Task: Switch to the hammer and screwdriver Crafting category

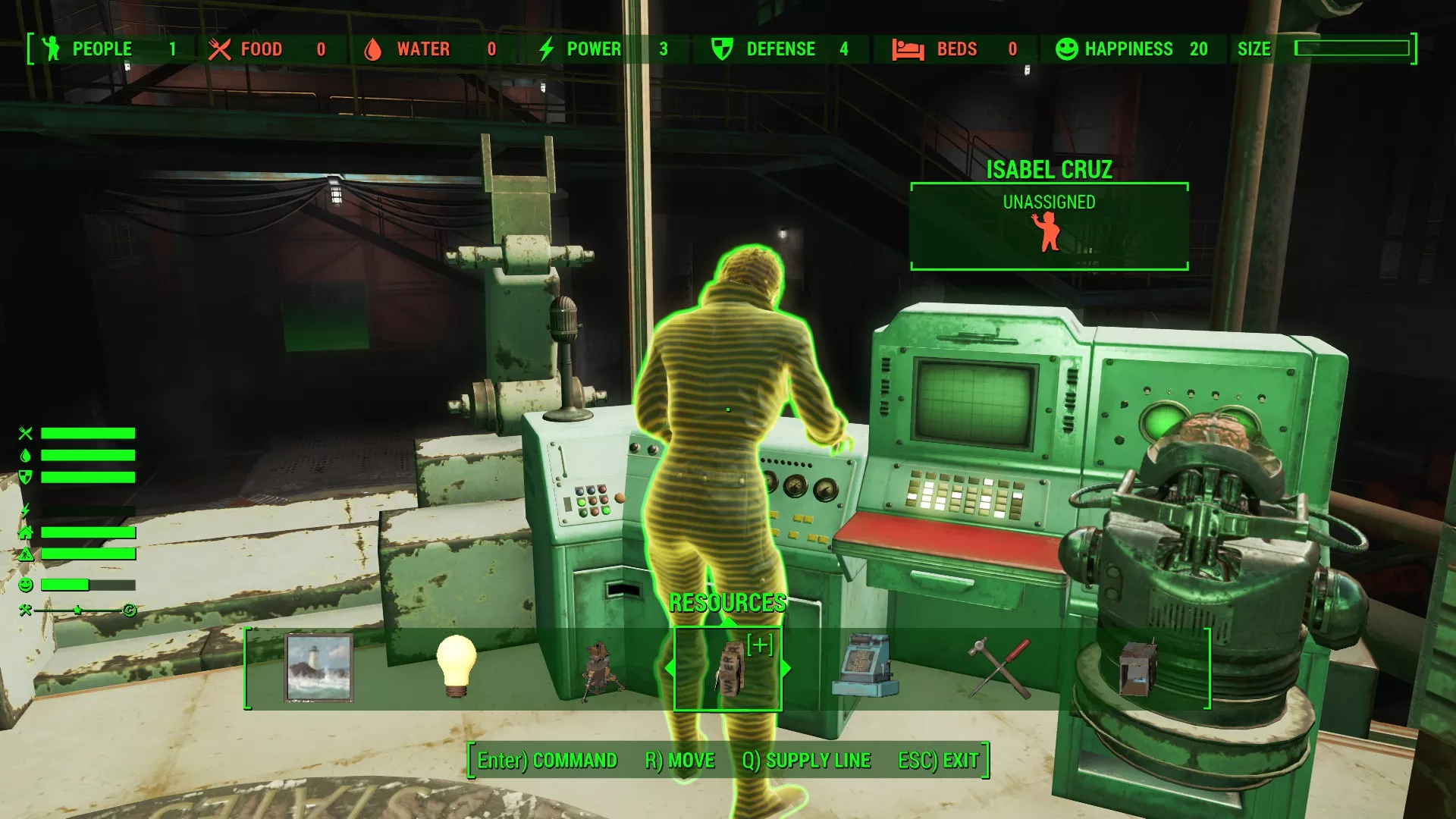Action: point(1000,668)
